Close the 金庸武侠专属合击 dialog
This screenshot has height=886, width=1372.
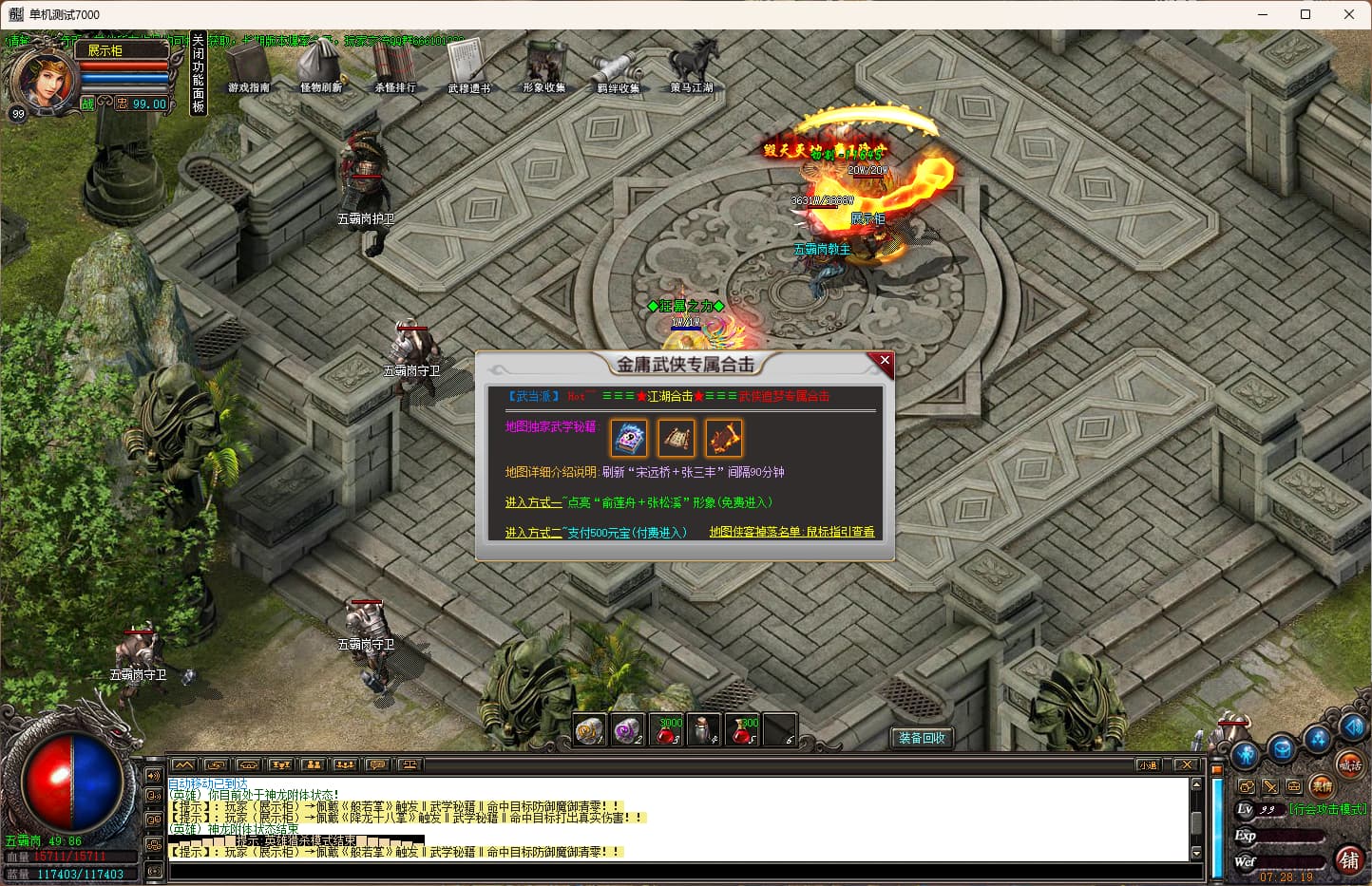click(x=885, y=361)
